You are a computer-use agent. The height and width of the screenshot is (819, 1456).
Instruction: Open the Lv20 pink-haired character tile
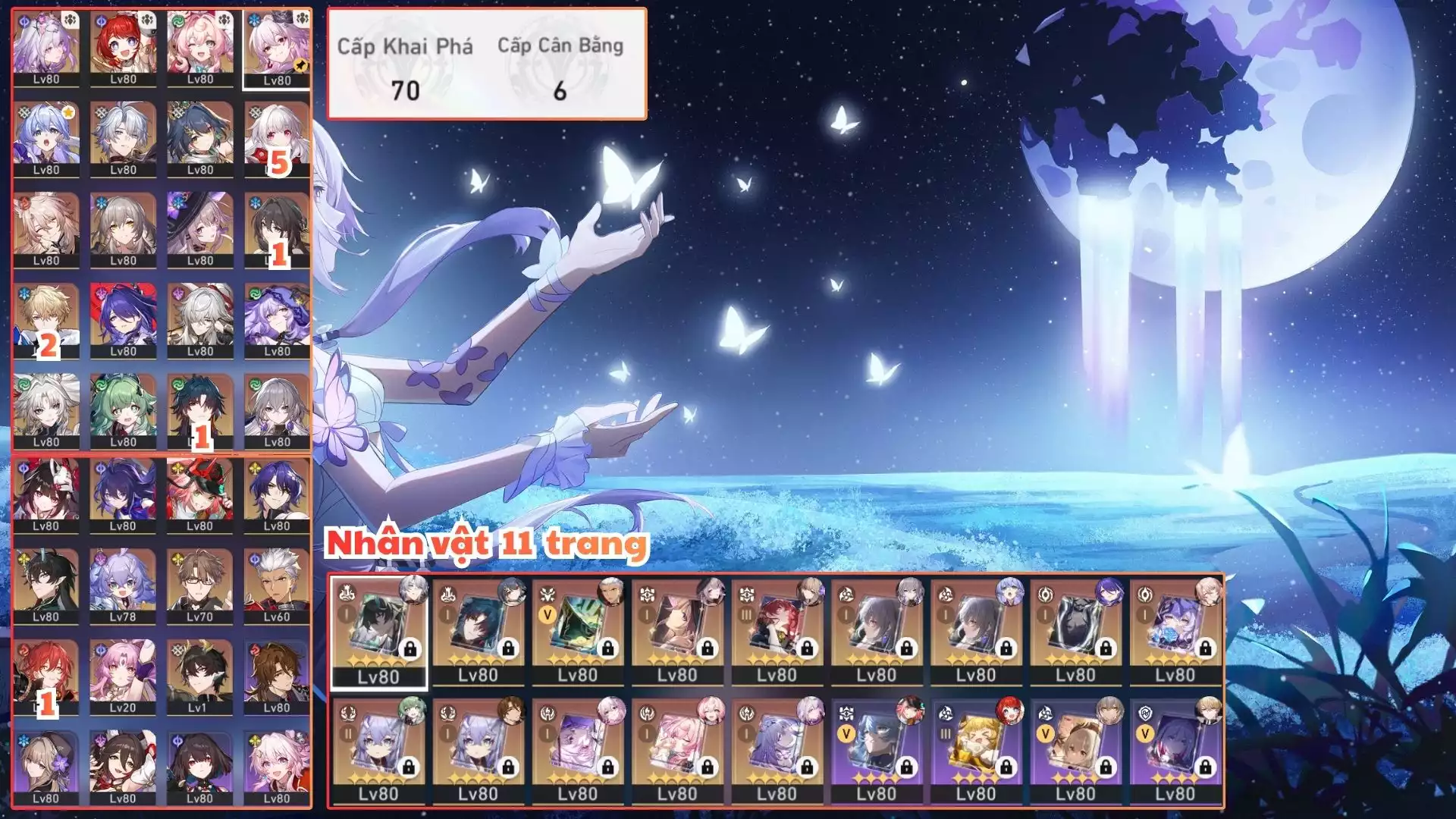[123, 676]
